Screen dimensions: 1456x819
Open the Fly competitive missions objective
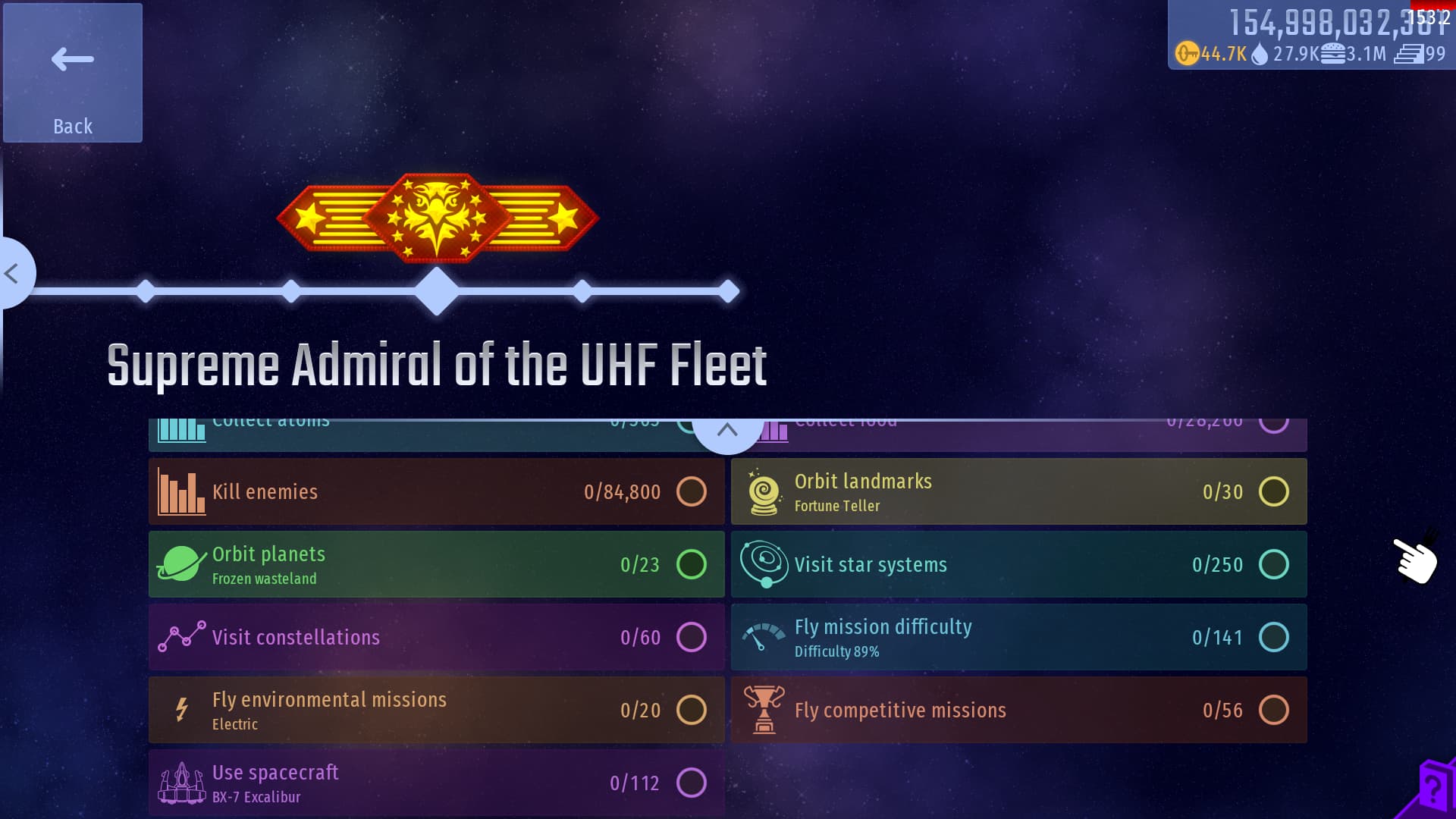pyautogui.click(x=1018, y=710)
